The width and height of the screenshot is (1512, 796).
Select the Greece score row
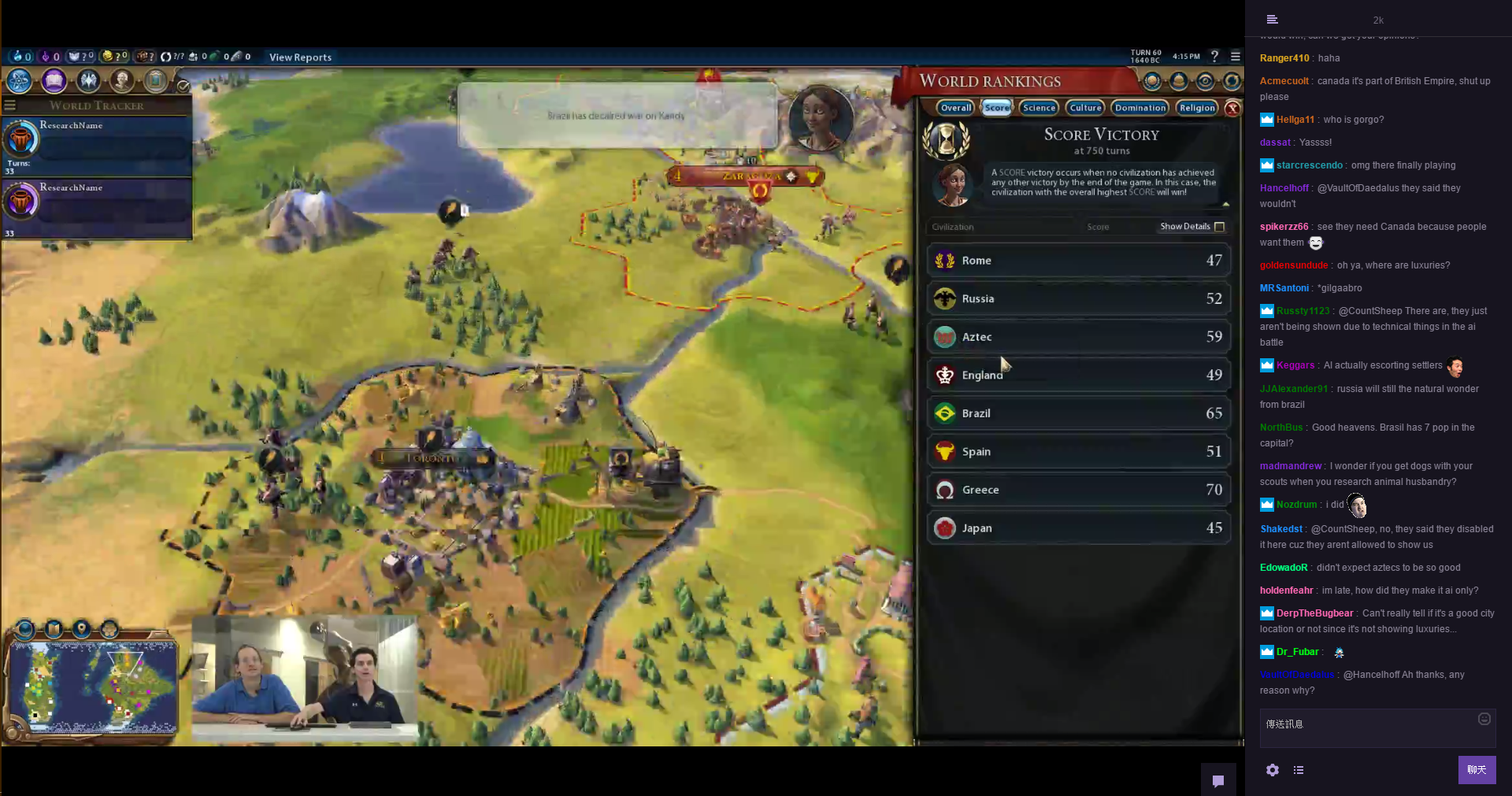click(x=1078, y=490)
